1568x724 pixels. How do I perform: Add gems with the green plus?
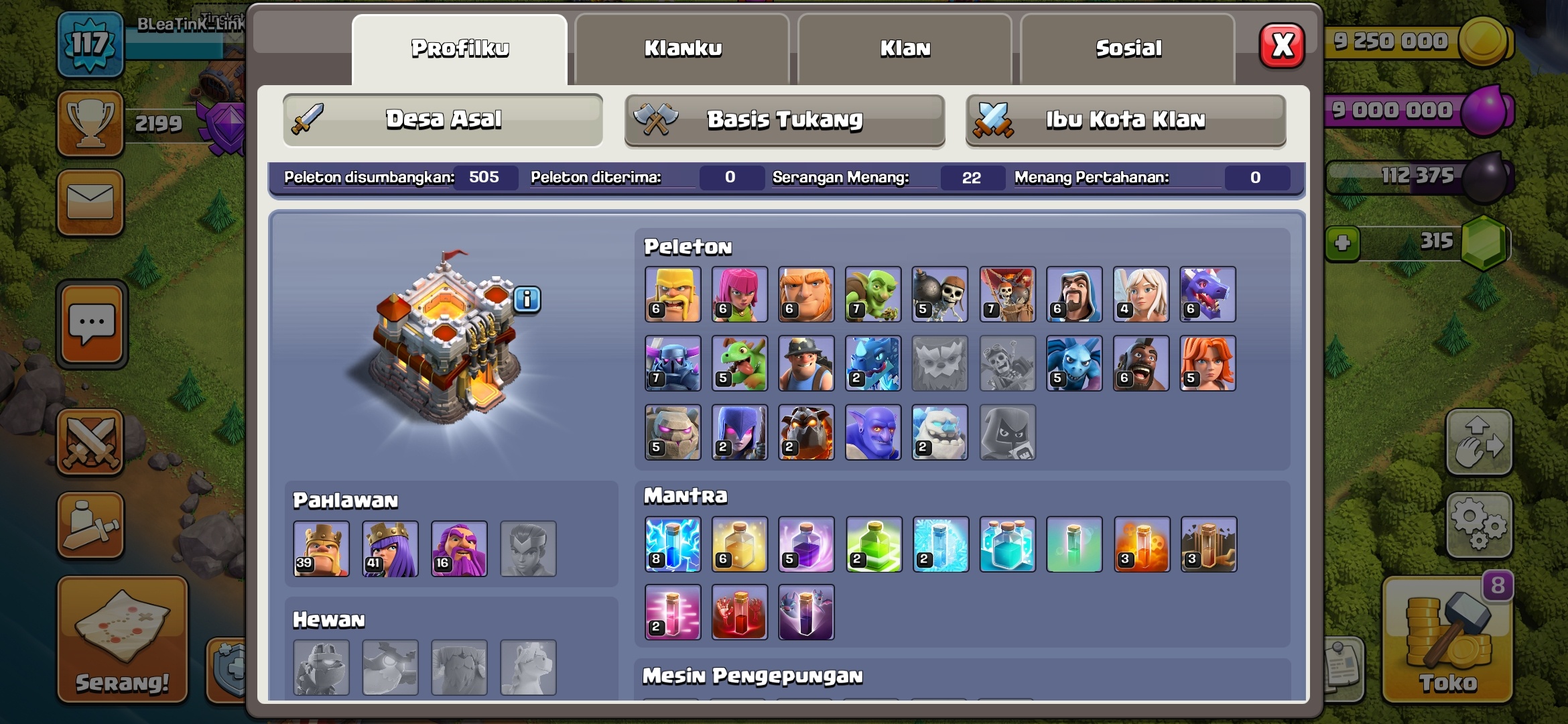[x=1342, y=243]
